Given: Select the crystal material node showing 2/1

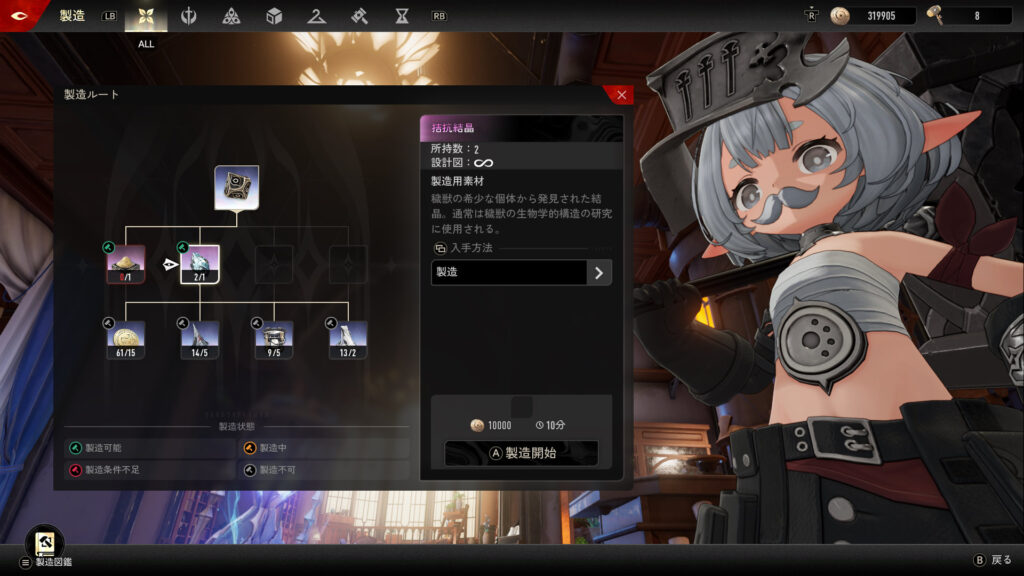Looking at the screenshot, I should pos(199,264).
